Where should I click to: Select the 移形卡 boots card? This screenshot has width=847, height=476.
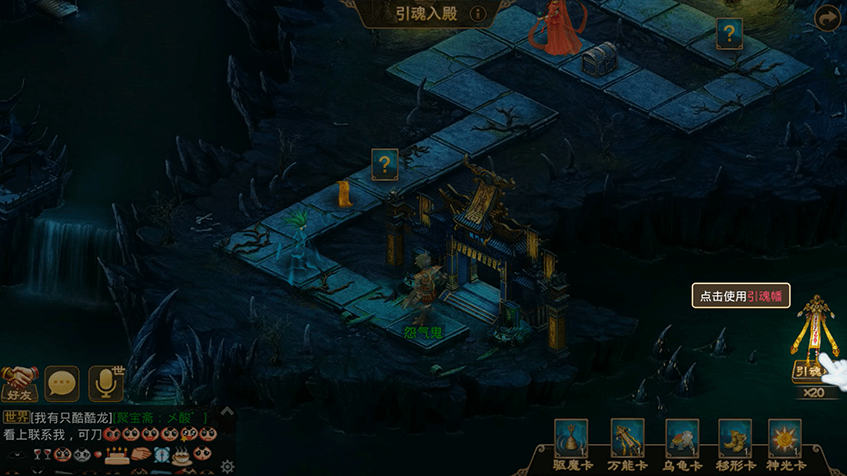click(x=734, y=440)
